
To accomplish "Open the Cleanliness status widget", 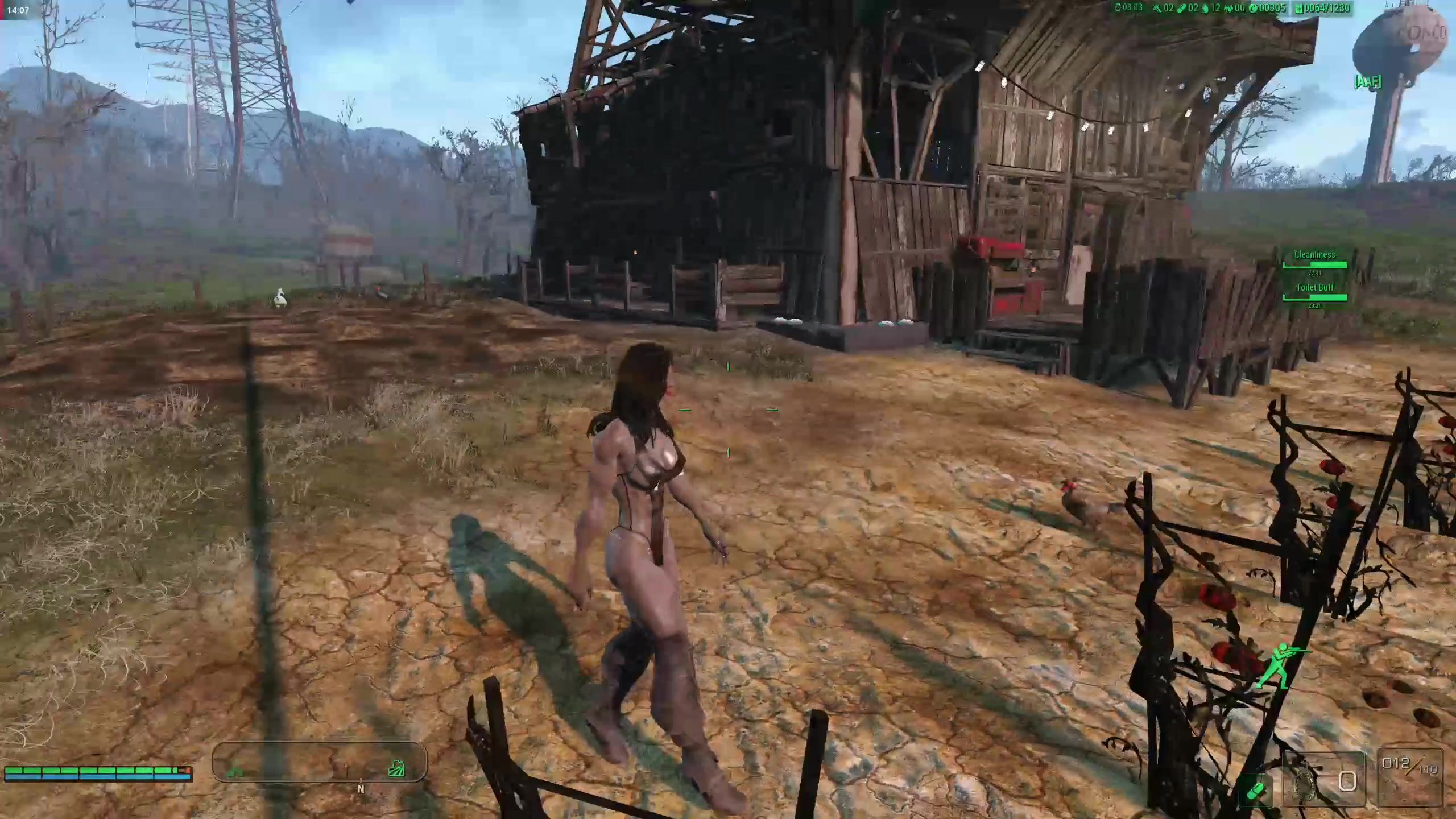I will click(1314, 259).
